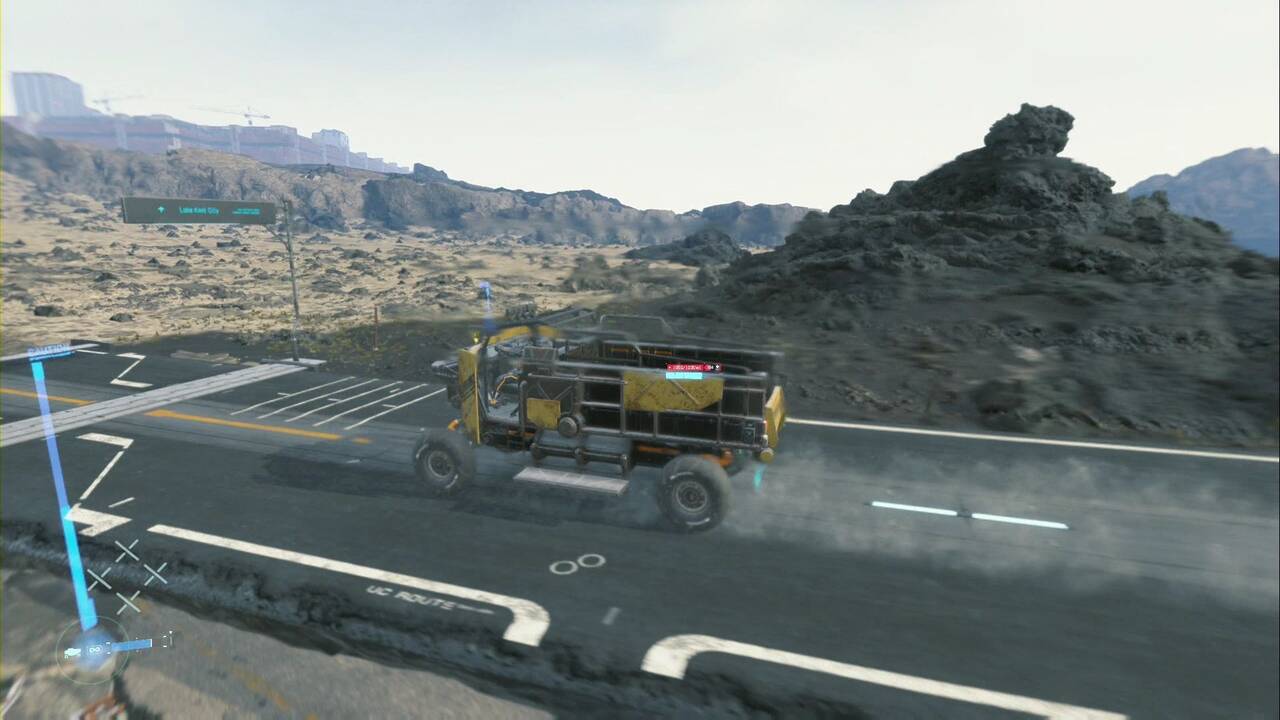Image resolution: width=1280 pixels, height=720 pixels.
Task: Click the infinity battery symbol in the HUD
Action: click(95, 649)
